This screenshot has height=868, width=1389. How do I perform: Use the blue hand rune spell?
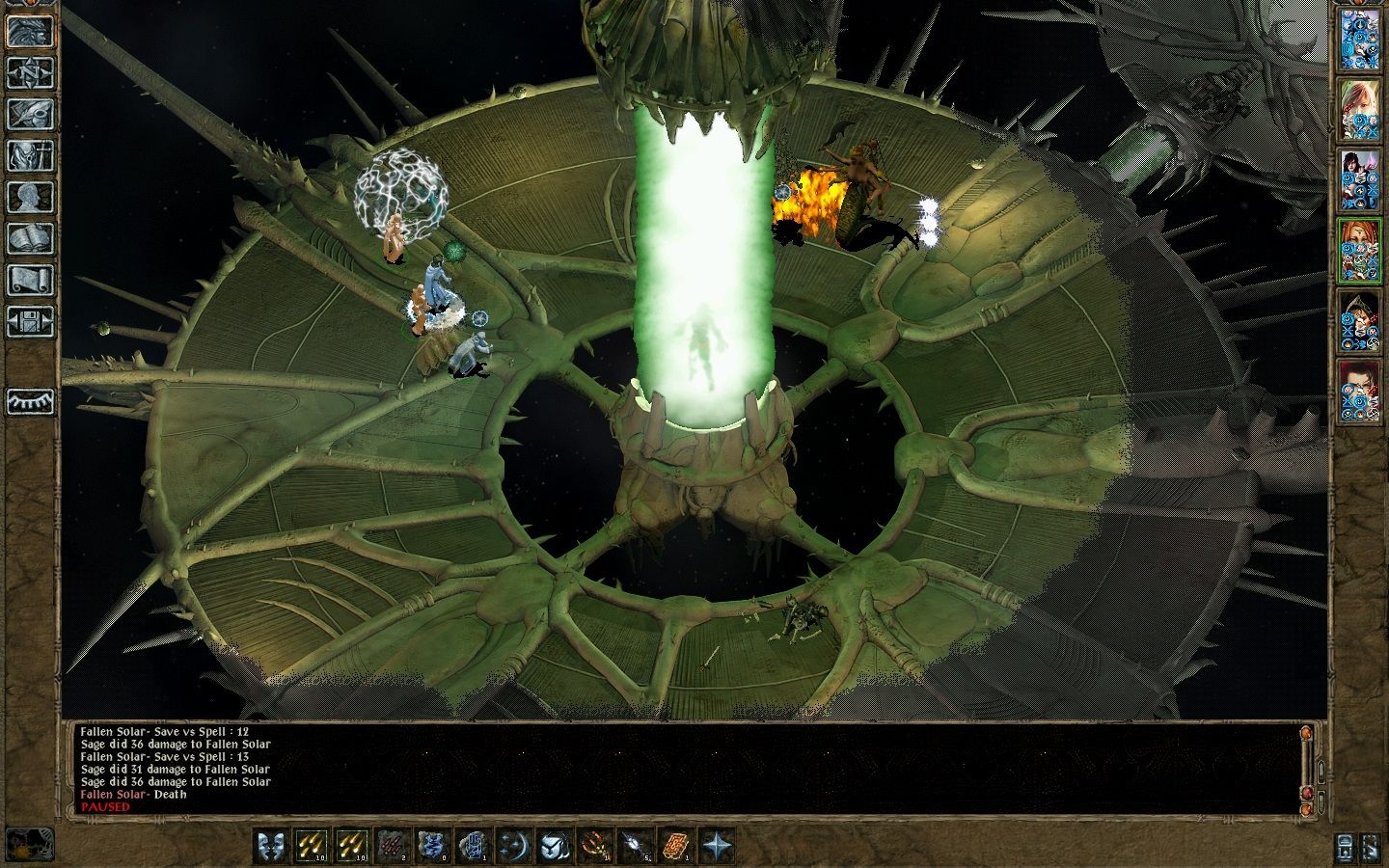(474, 846)
